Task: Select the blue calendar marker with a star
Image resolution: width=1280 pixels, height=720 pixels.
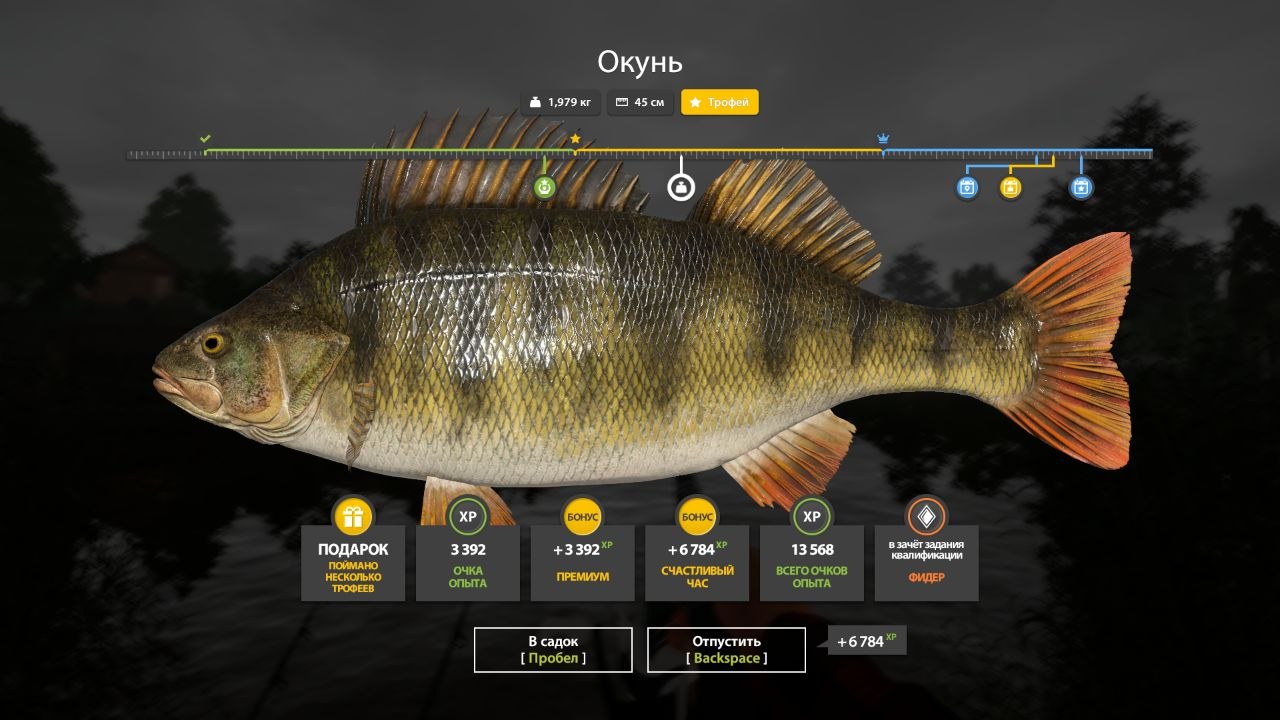Action: 1081,187
